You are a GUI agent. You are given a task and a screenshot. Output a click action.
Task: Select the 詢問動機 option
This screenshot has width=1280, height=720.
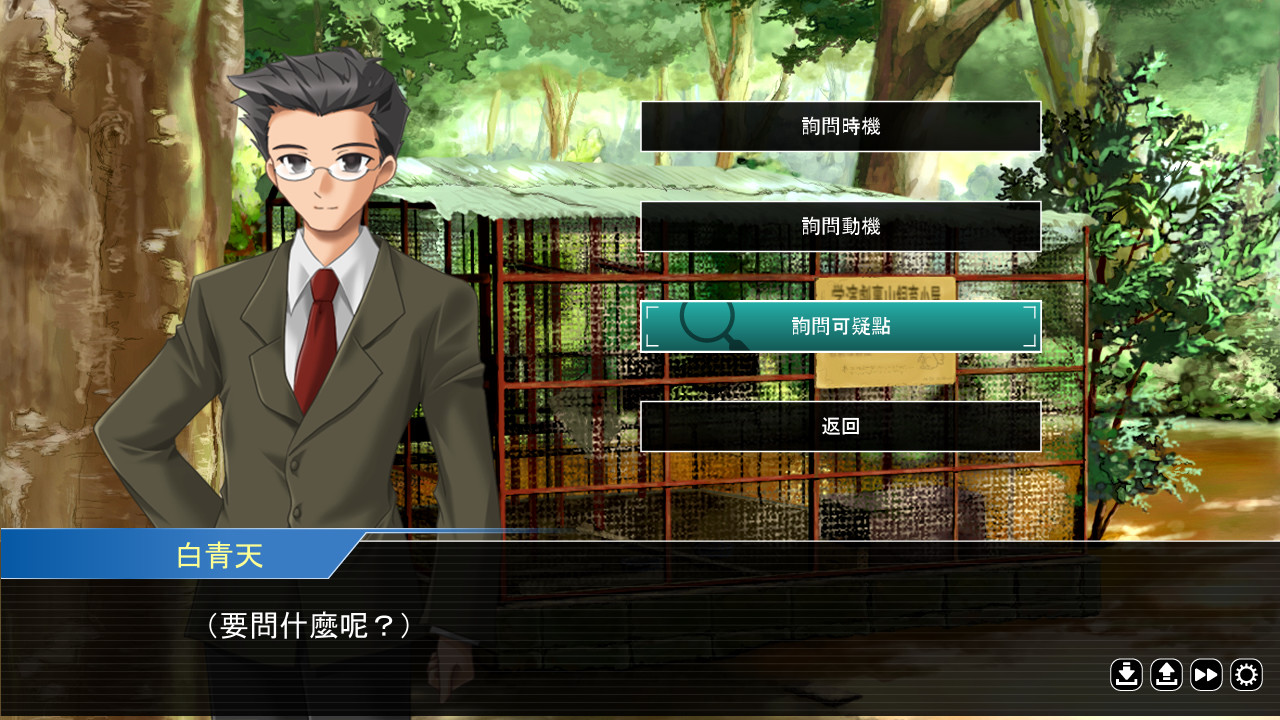840,226
